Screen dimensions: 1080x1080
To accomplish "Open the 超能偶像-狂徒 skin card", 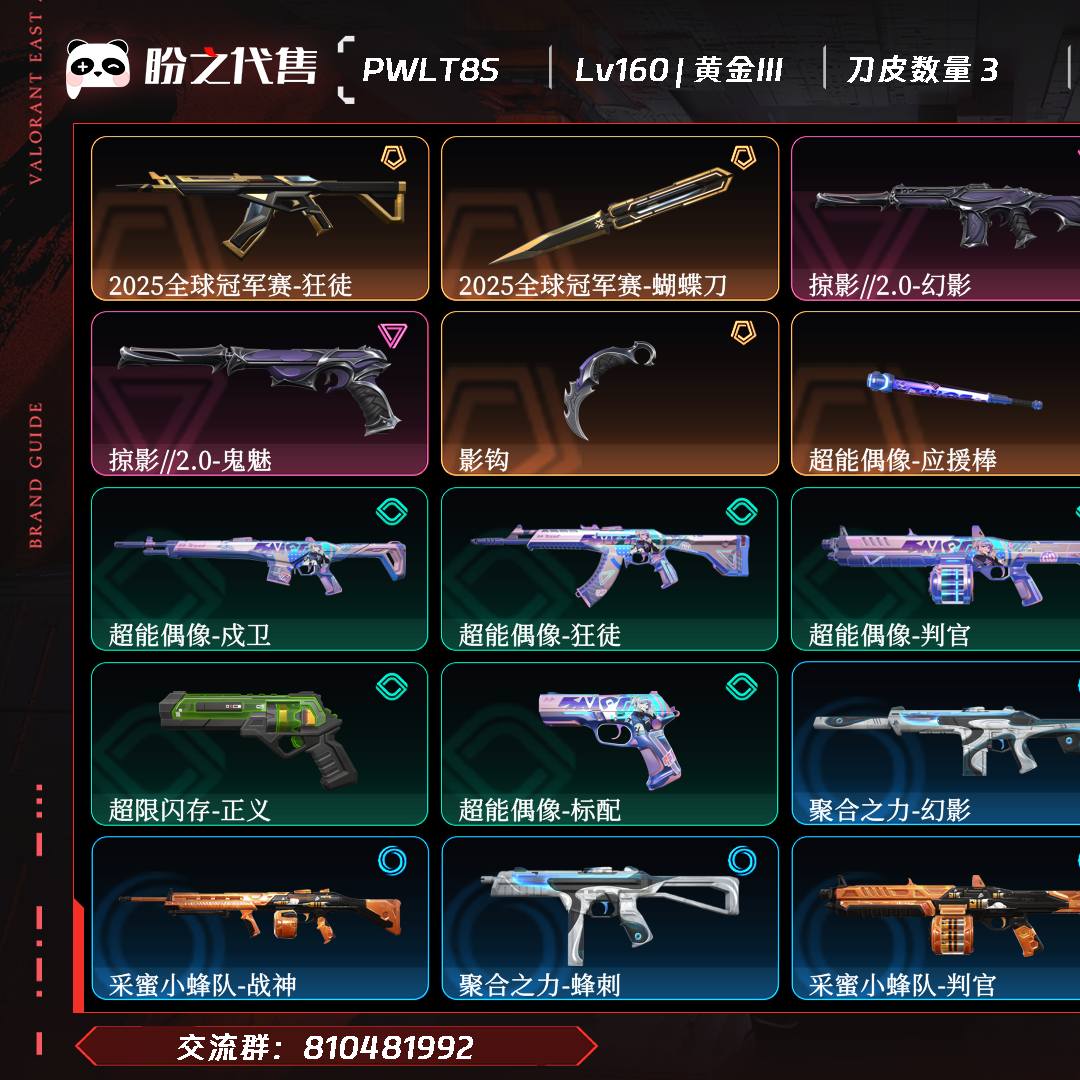I will (610, 568).
